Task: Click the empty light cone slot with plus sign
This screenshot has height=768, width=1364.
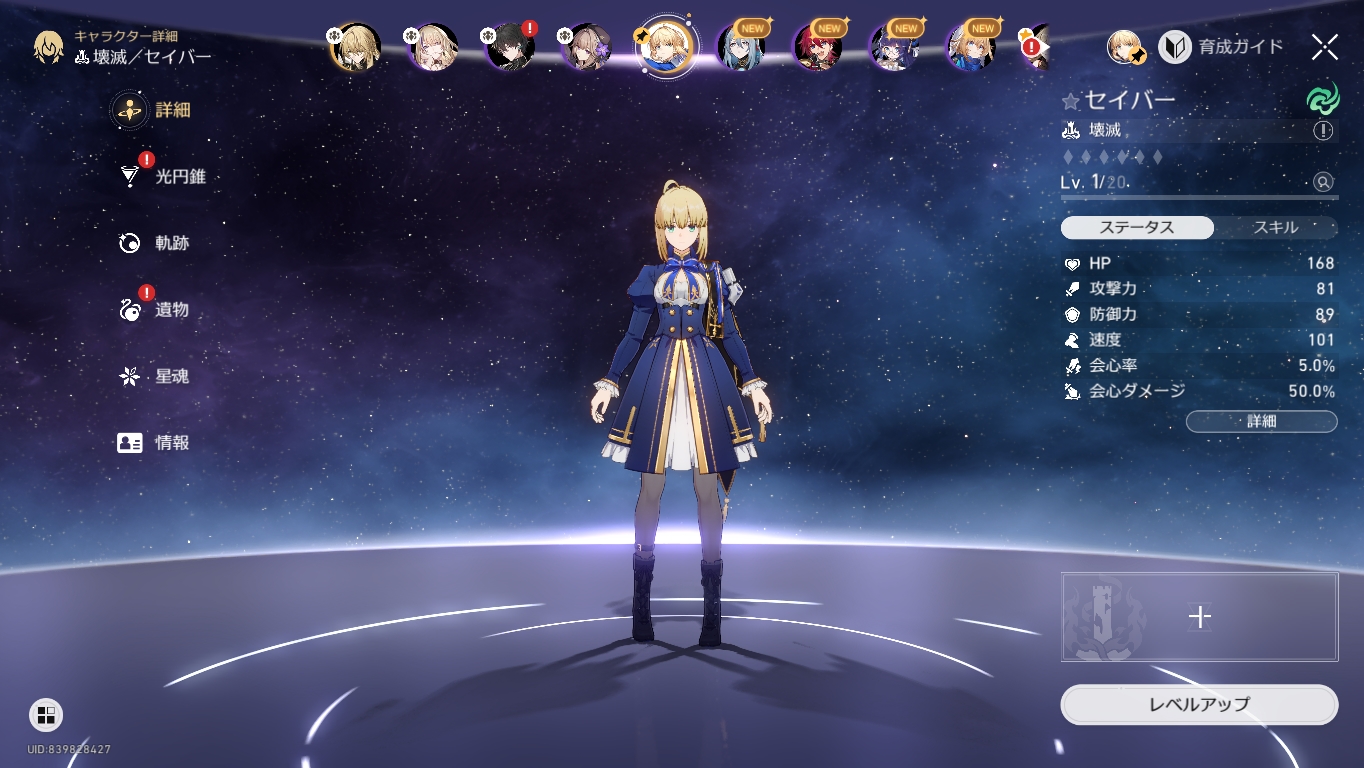Action: (1199, 617)
